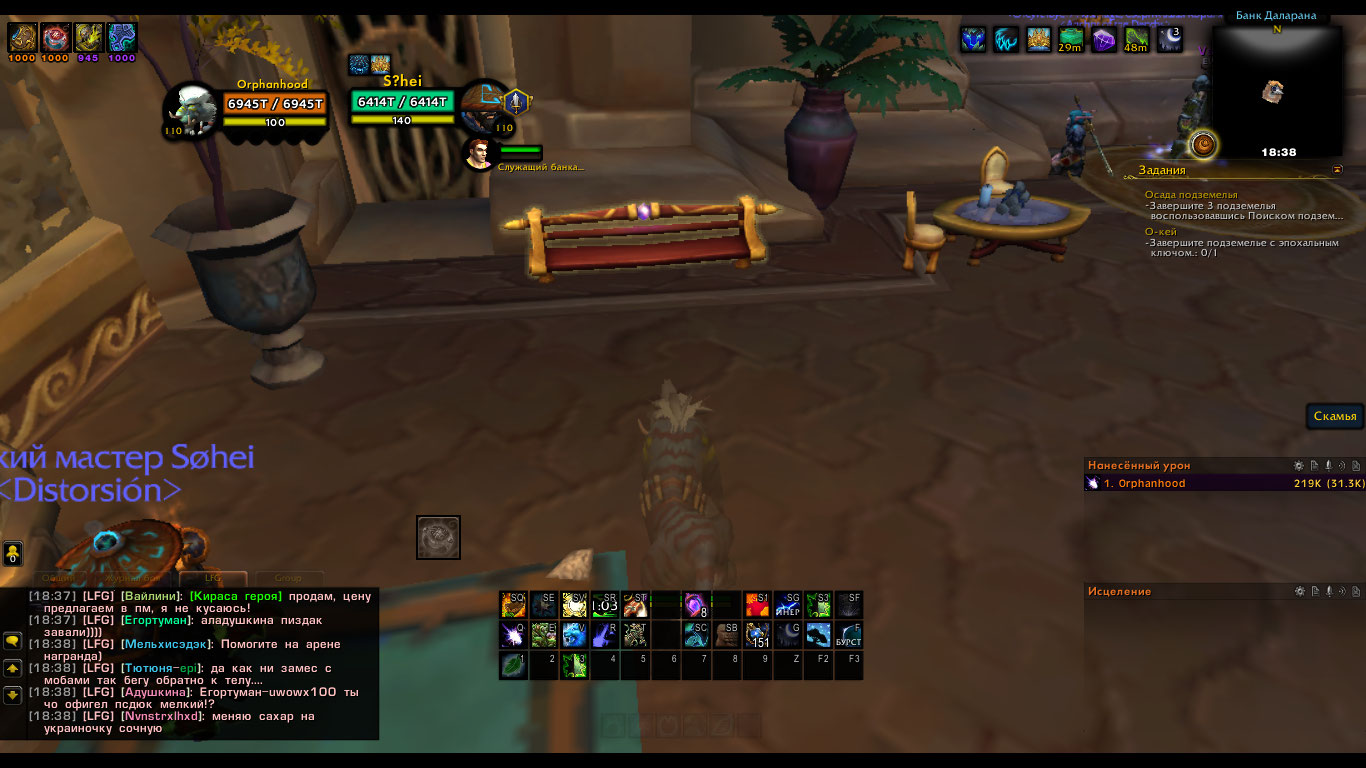Click Егортуман's name in chat
This screenshot has height=768, width=1366.
click(156, 620)
